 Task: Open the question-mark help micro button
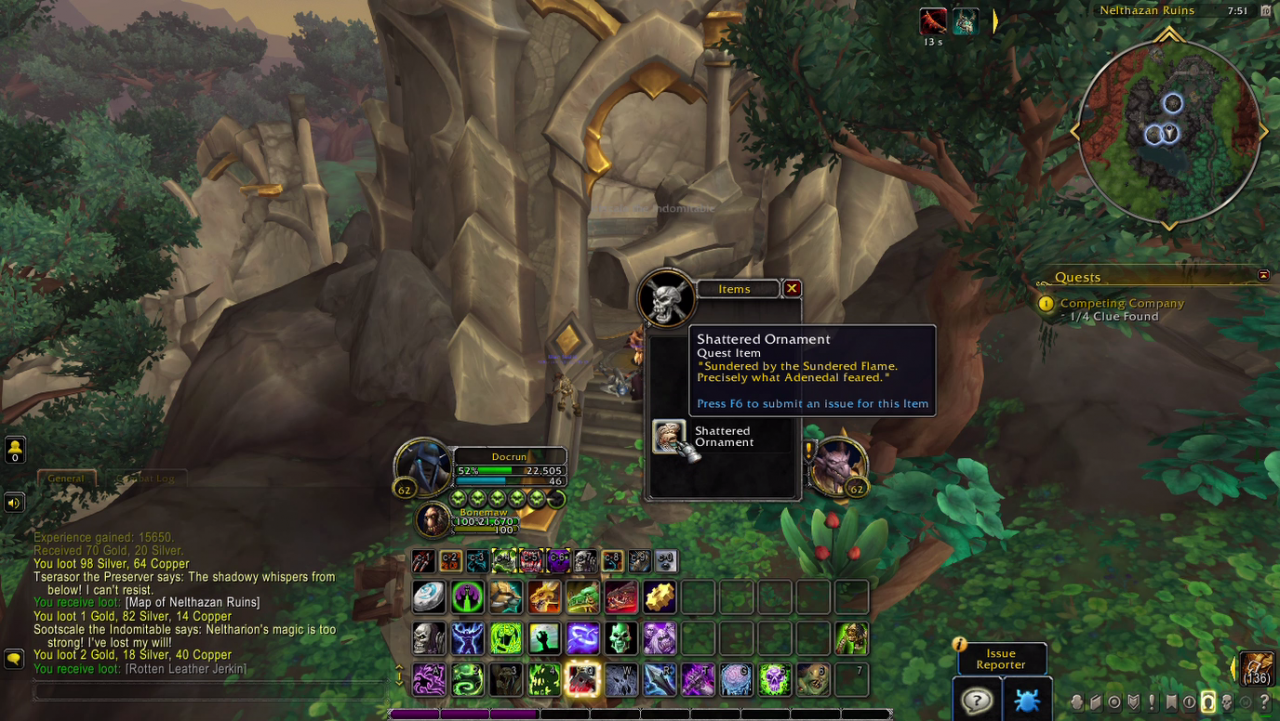click(1264, 702)
